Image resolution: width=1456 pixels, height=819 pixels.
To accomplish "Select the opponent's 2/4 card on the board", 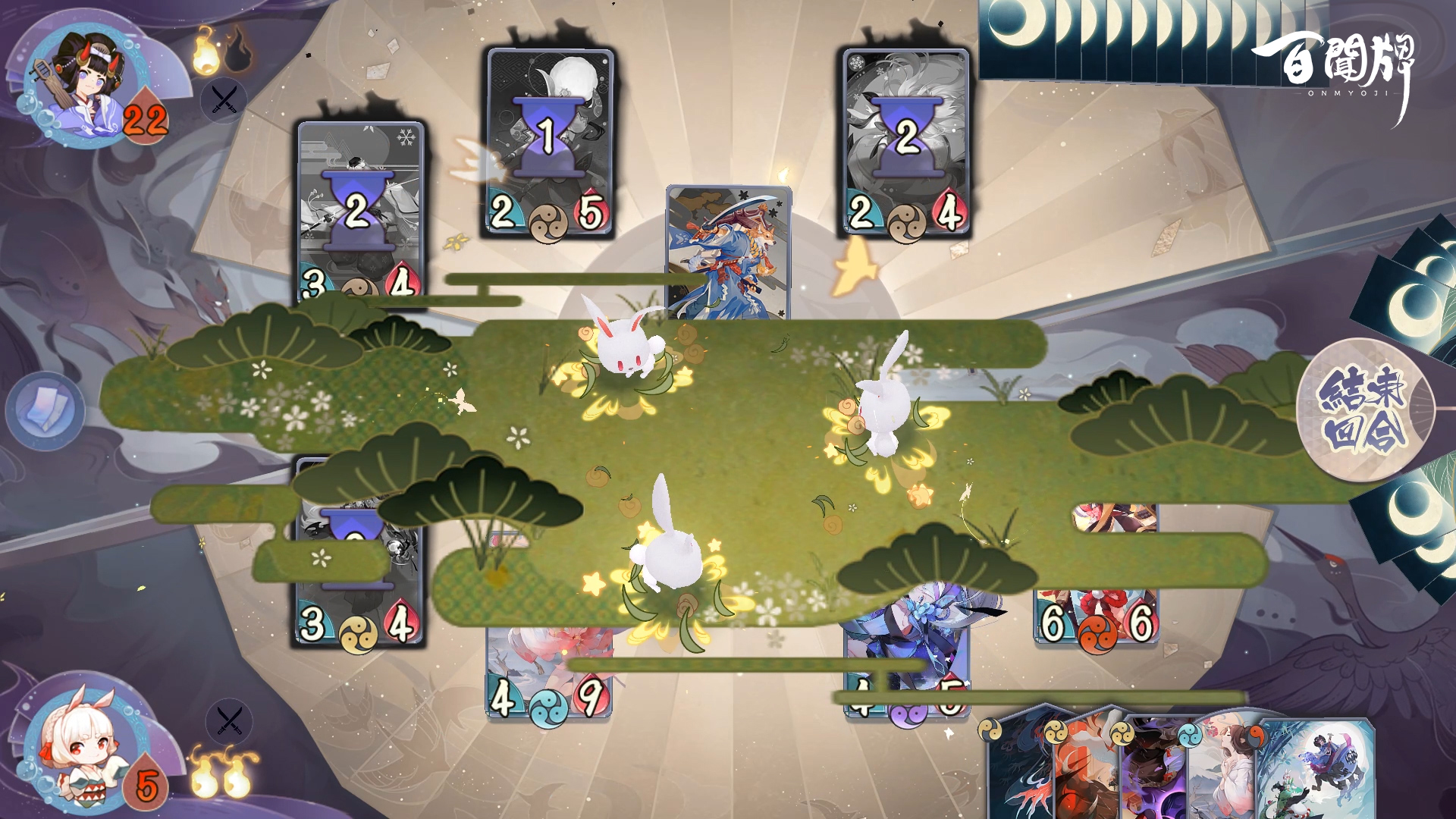I will [x=906, y=143].
